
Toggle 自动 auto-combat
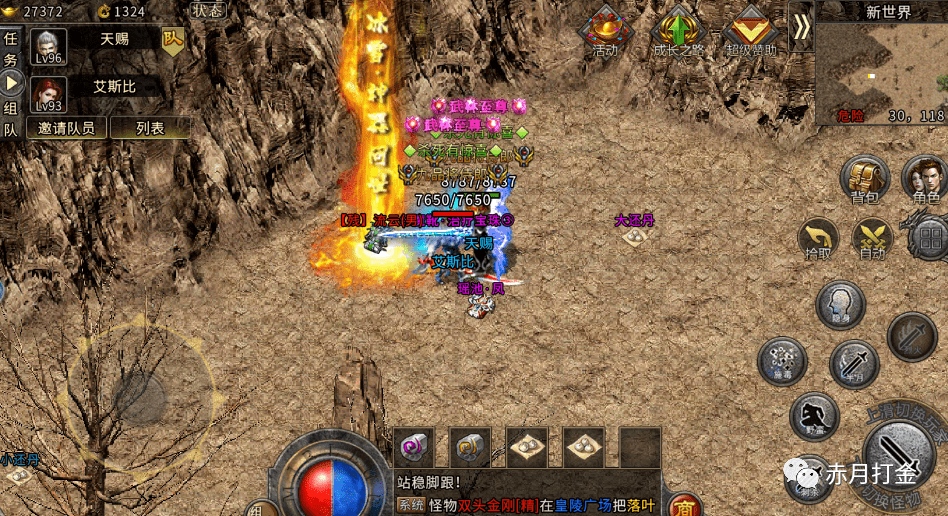(871, 240)
